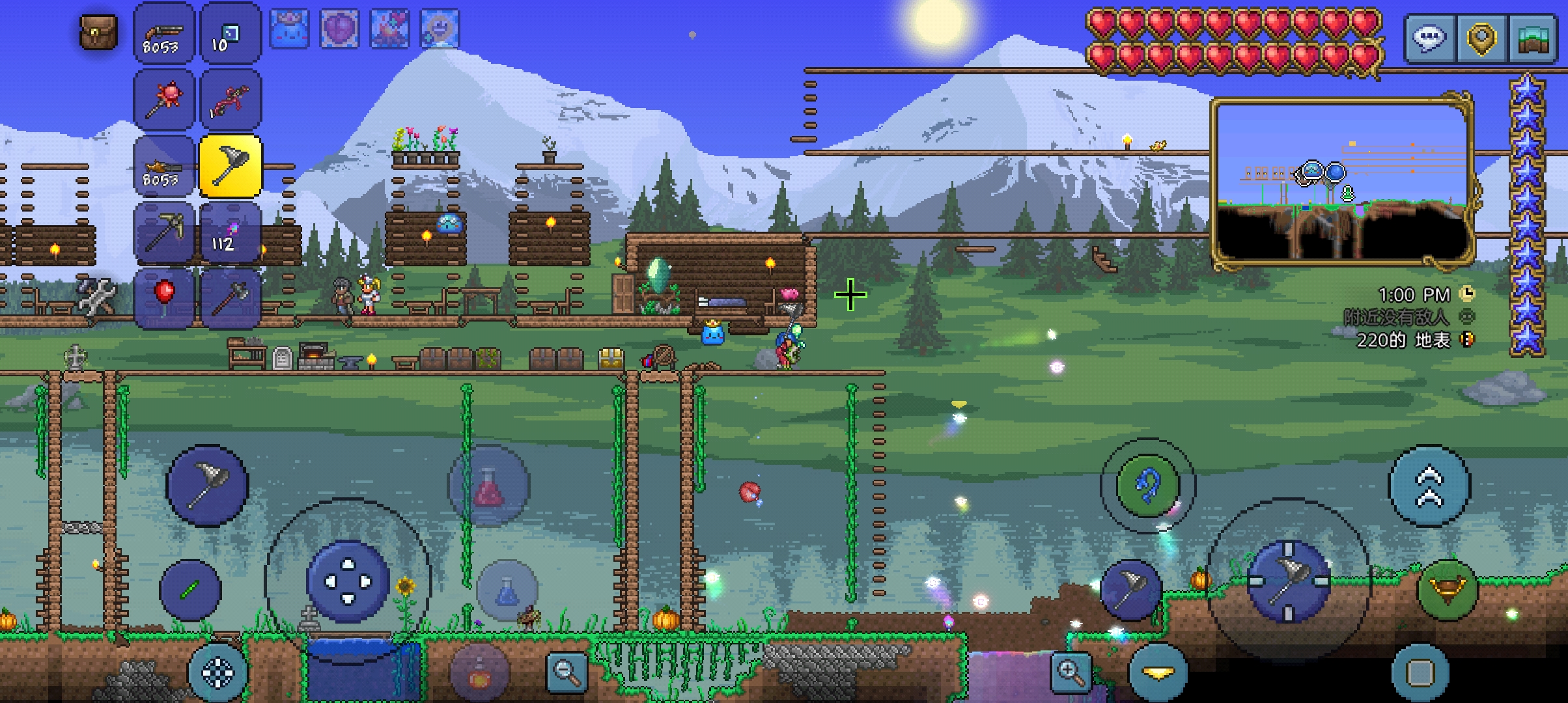Viewport: 1568px width, 703px height.
Task: Click the gold map pin button
Action: click(1481, 39)
